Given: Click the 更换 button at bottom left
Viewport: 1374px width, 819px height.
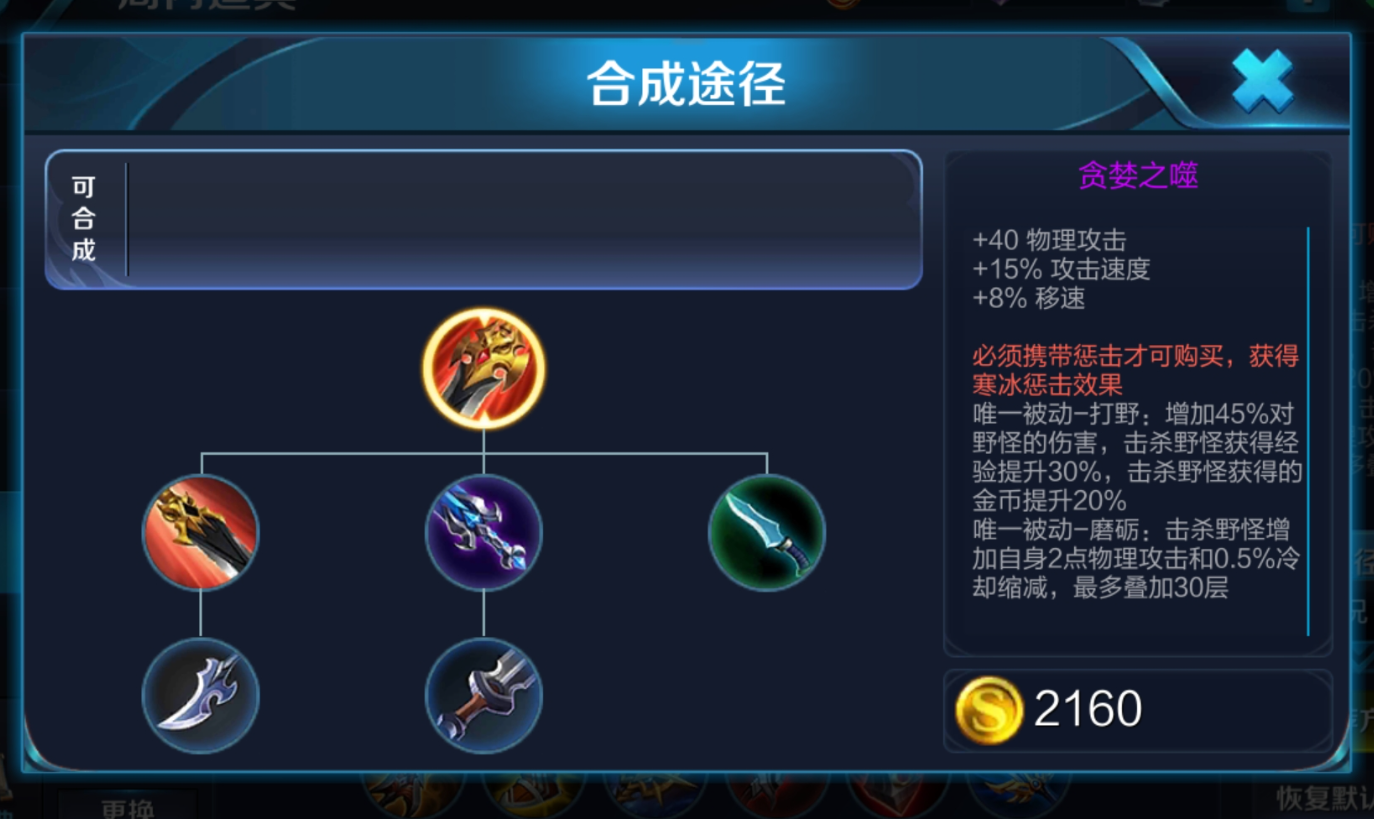Looking at the screenshot, I should click(x=130, y=808).
